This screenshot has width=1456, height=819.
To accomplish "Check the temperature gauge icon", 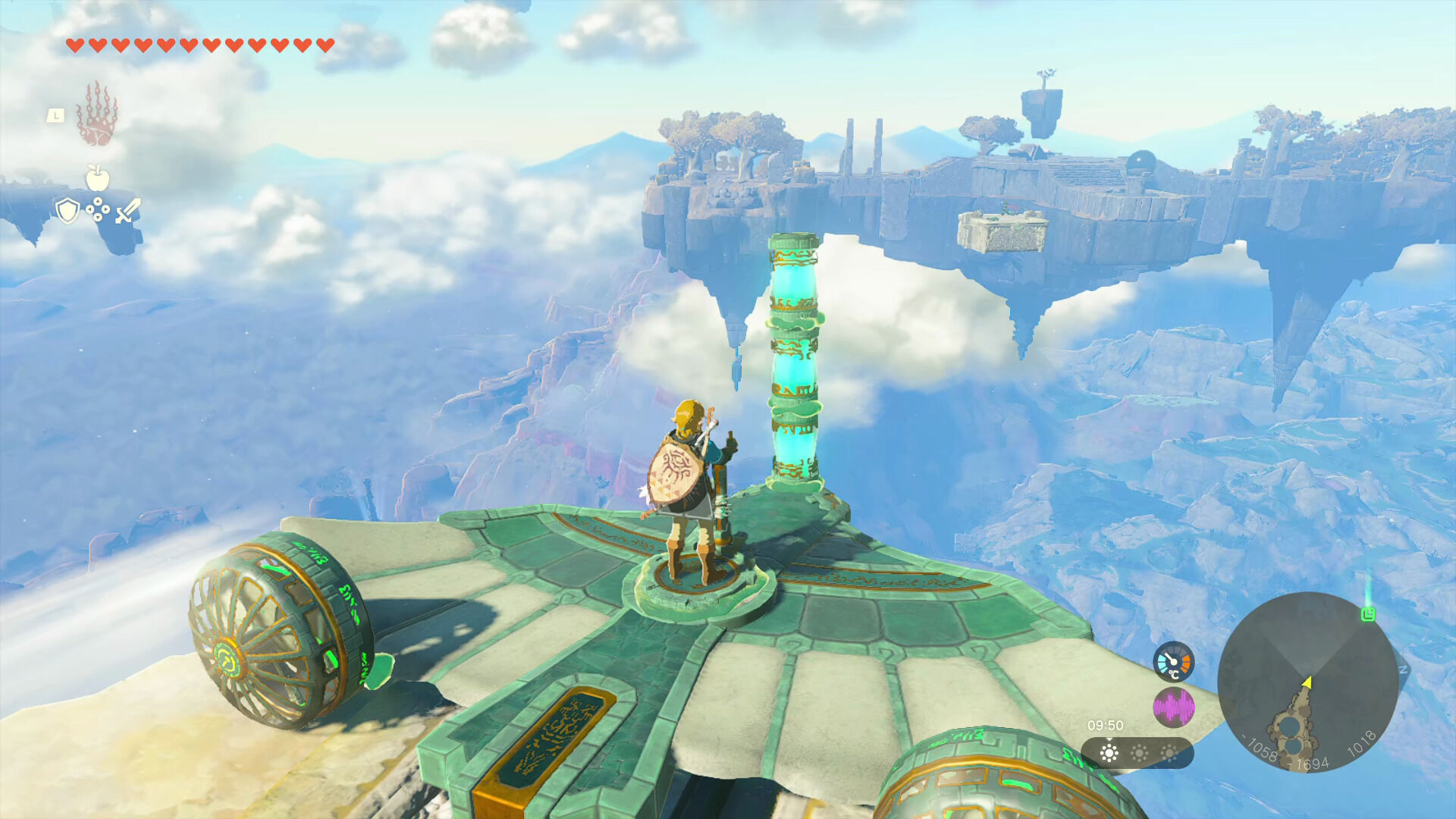I will pyautogui.click(x=1173, y=661).
